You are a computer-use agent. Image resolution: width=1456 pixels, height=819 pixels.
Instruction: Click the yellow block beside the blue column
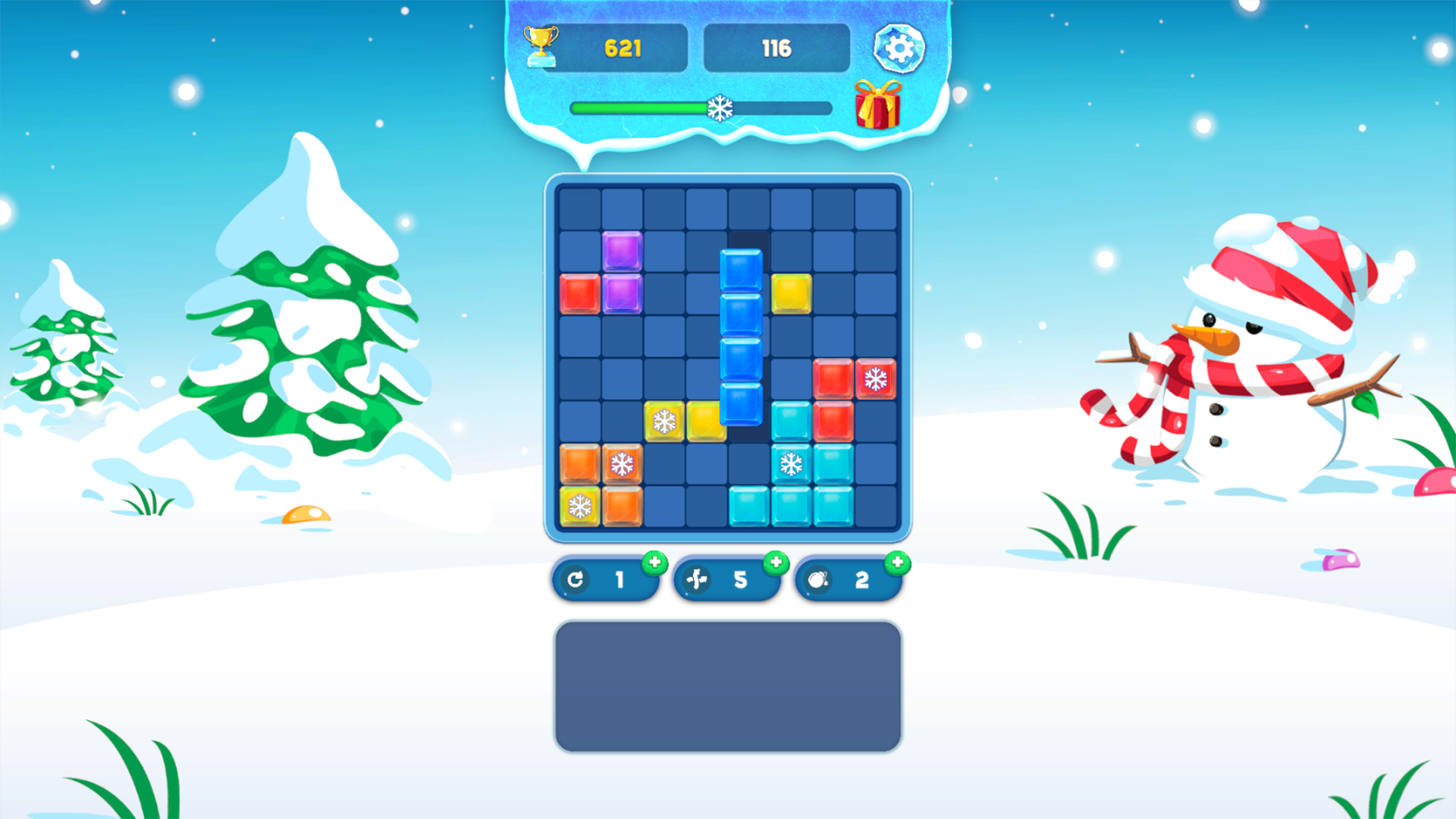pyautogui.click(x=792, y=294)
